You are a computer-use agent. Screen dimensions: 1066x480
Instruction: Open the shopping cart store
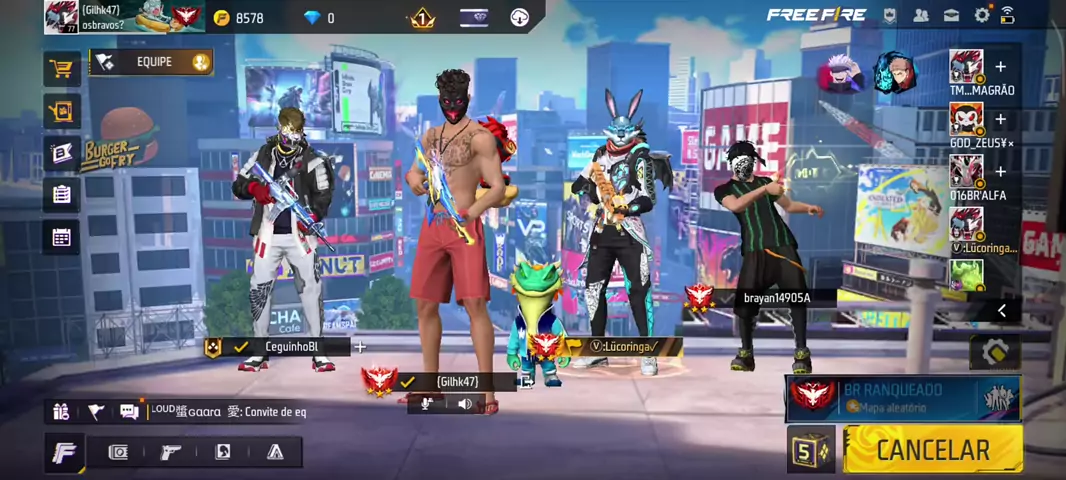pyautogui.click(x=62, y=69)
